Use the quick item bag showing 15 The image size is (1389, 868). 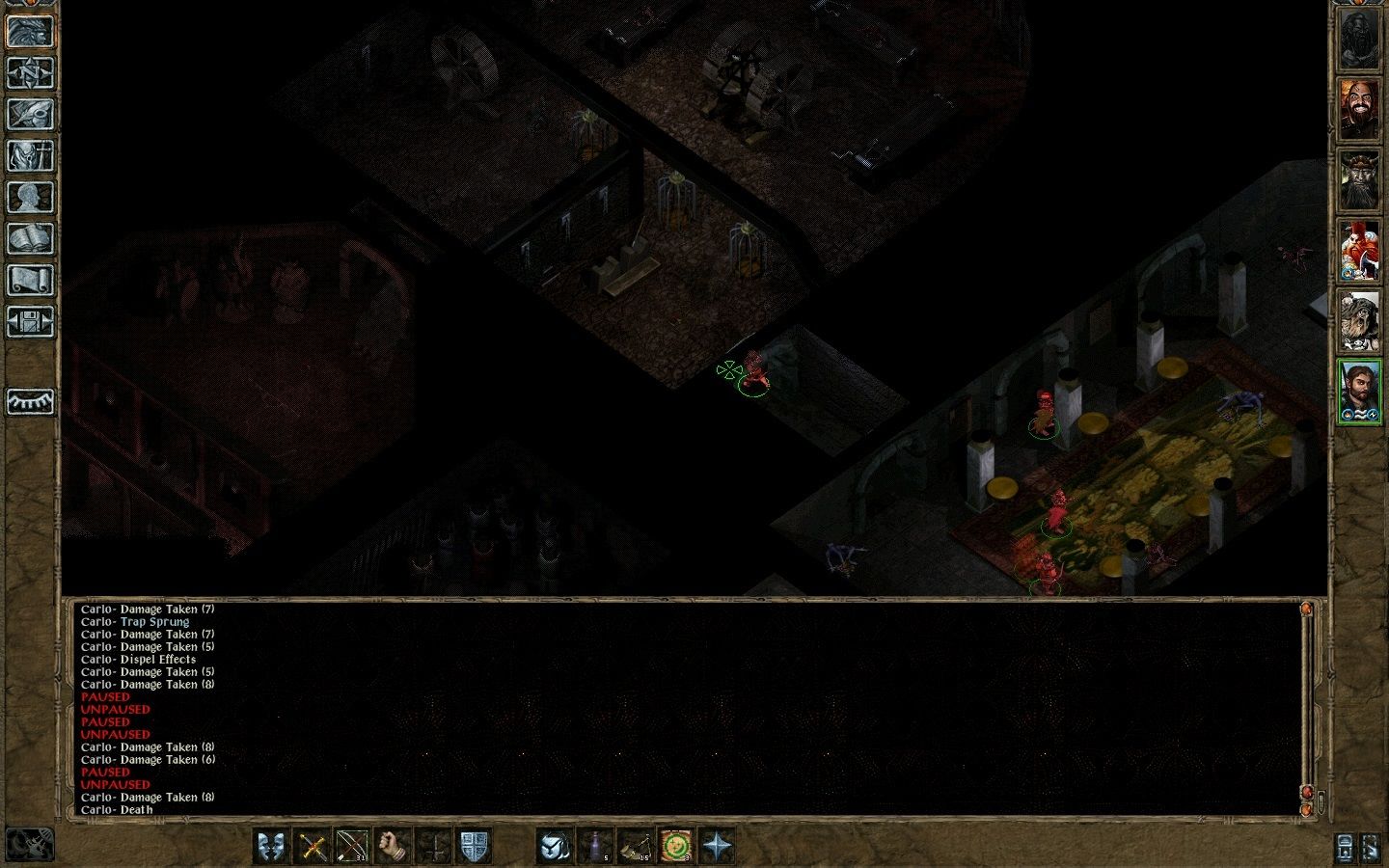point(635,846)
